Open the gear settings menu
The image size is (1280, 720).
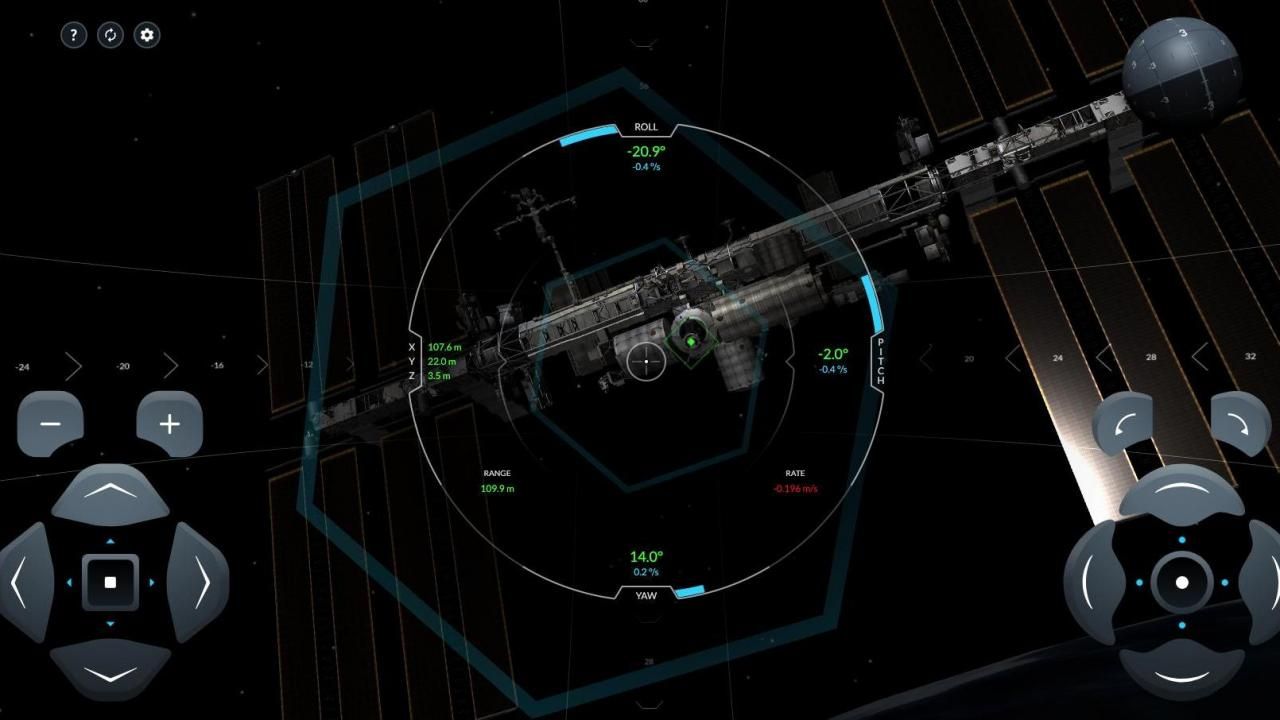(x=147, y=35)
